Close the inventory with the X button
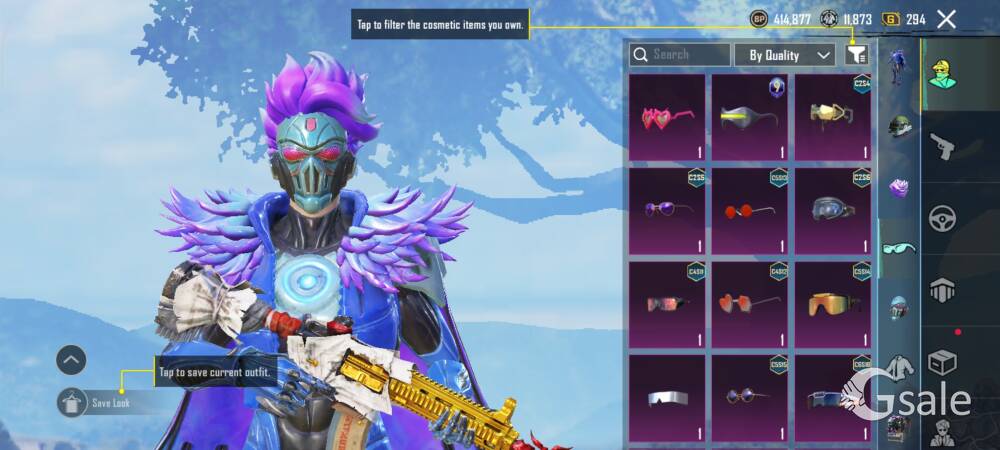Screen dimensions: 1000x450 pos(946,18)
